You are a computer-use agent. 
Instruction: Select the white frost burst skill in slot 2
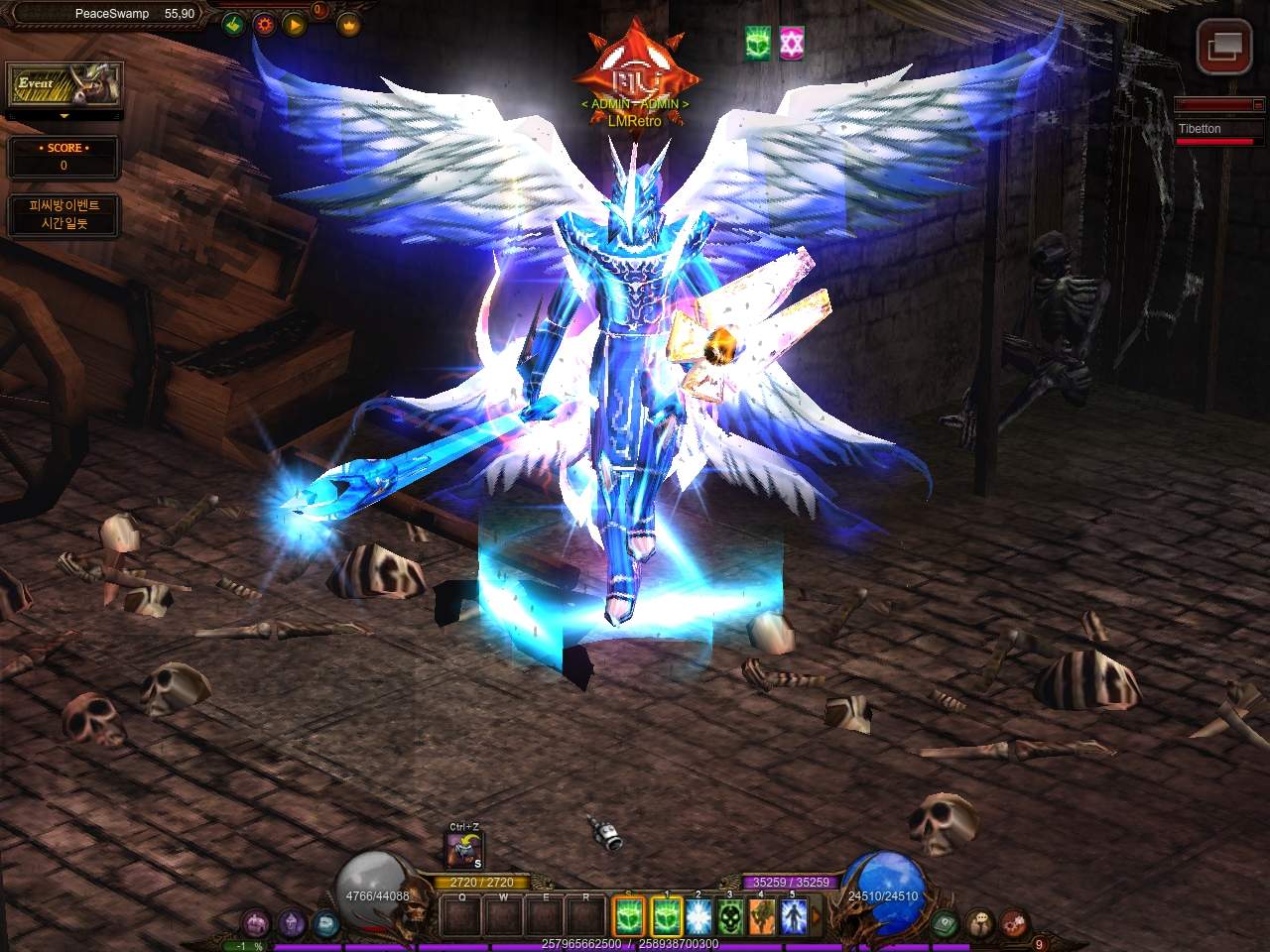(x=698, y=915)
